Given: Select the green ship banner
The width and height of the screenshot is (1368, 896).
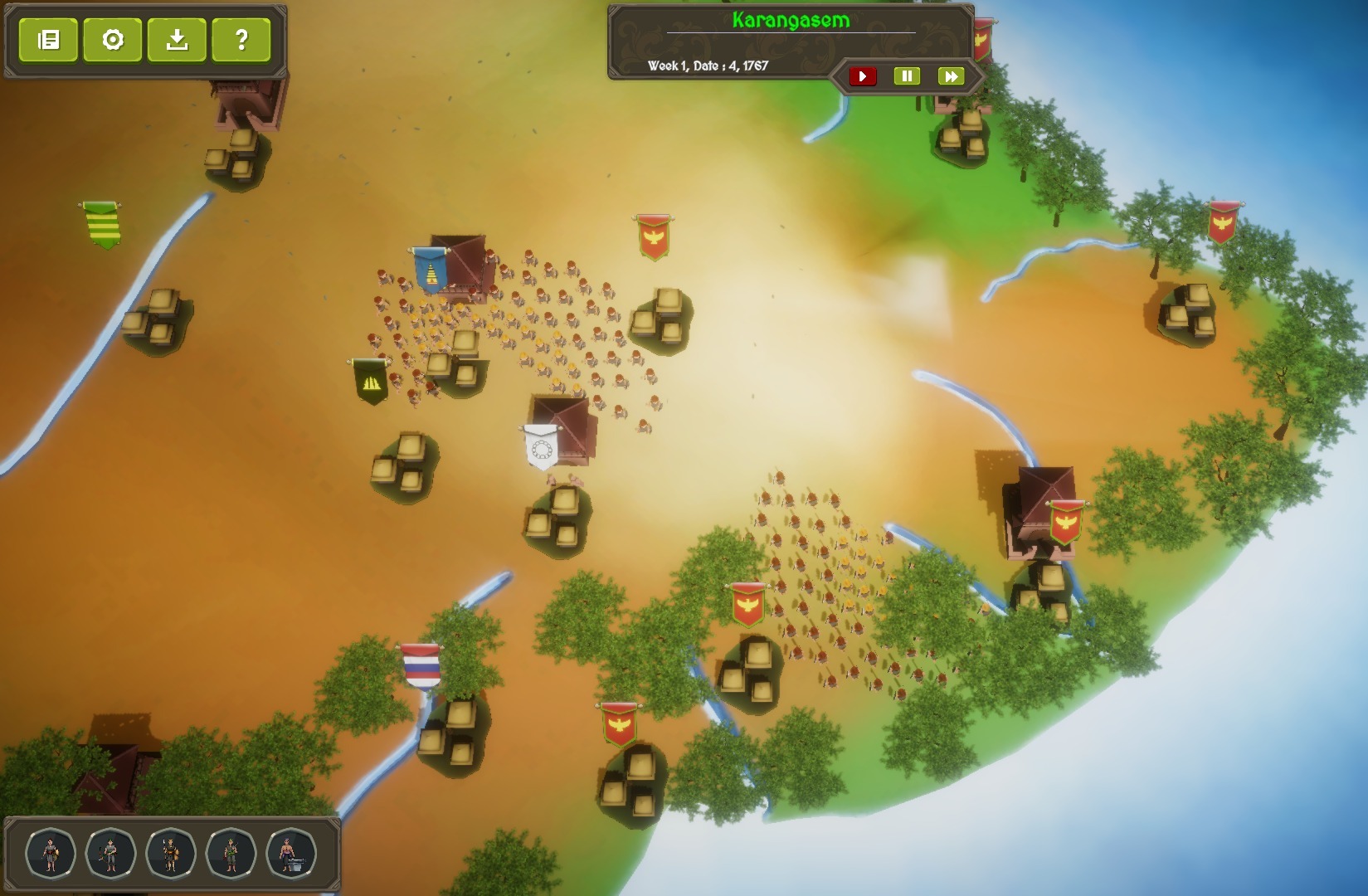Looking at the screenshot, I should point(372,381).
